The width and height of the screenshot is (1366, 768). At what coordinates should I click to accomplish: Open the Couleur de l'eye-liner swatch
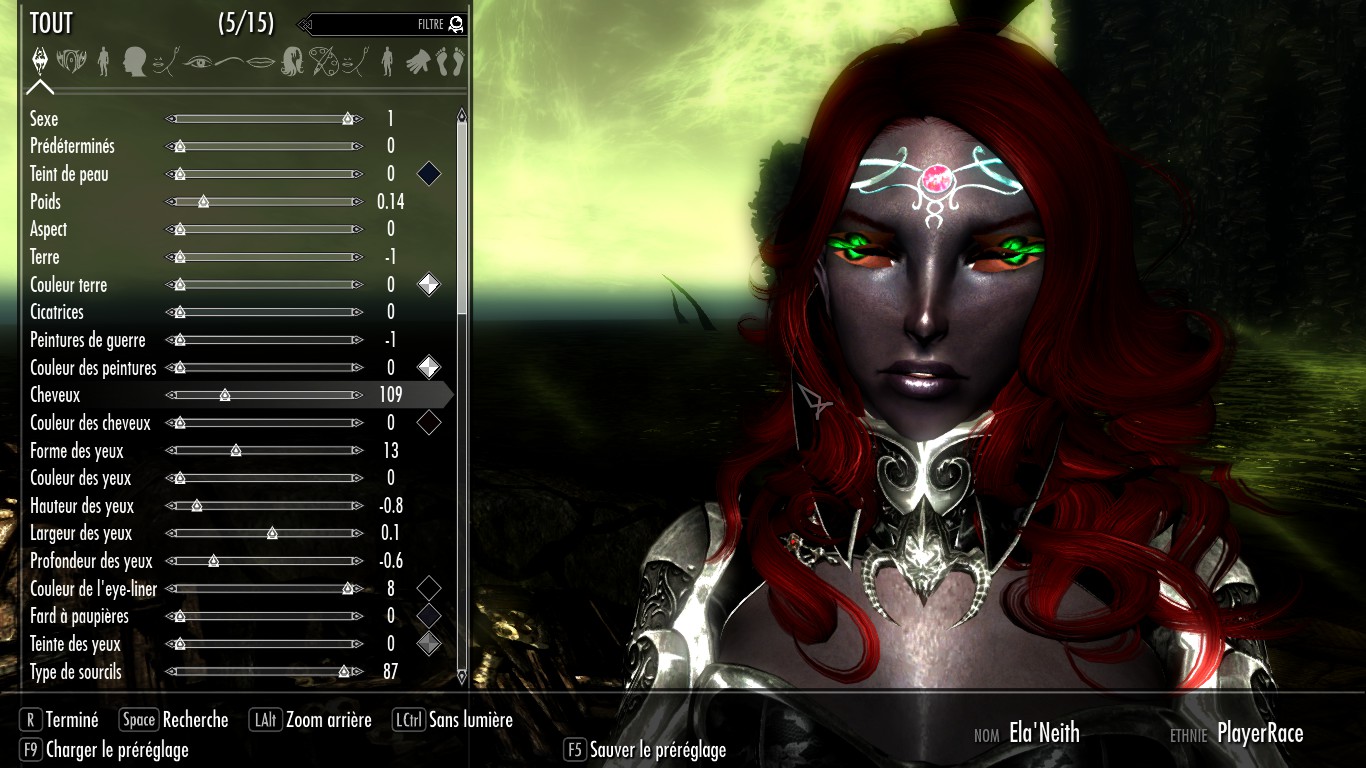coord(429,588)
